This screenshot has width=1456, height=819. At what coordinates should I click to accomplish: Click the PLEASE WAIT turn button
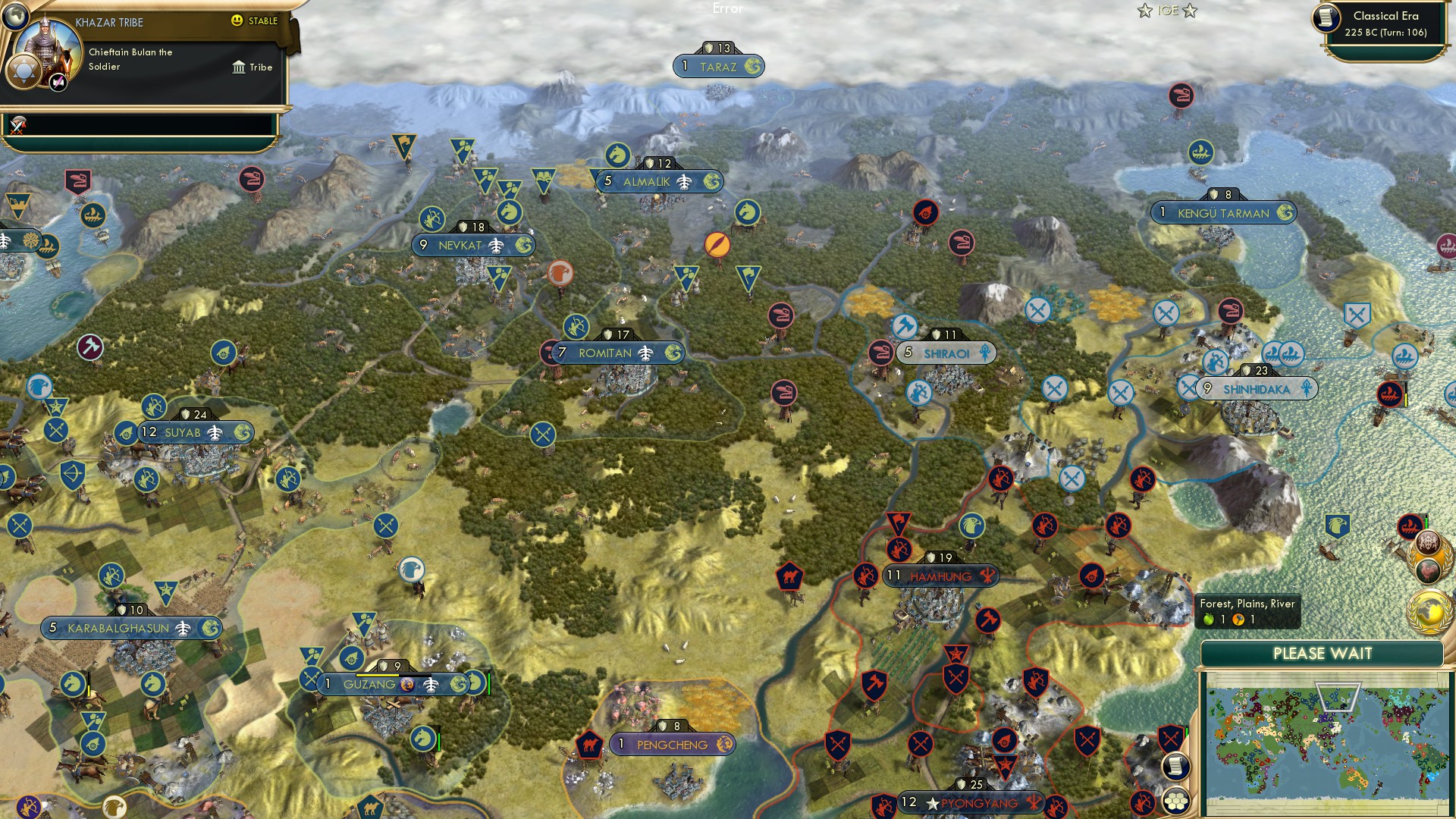tap(1322, 654)
